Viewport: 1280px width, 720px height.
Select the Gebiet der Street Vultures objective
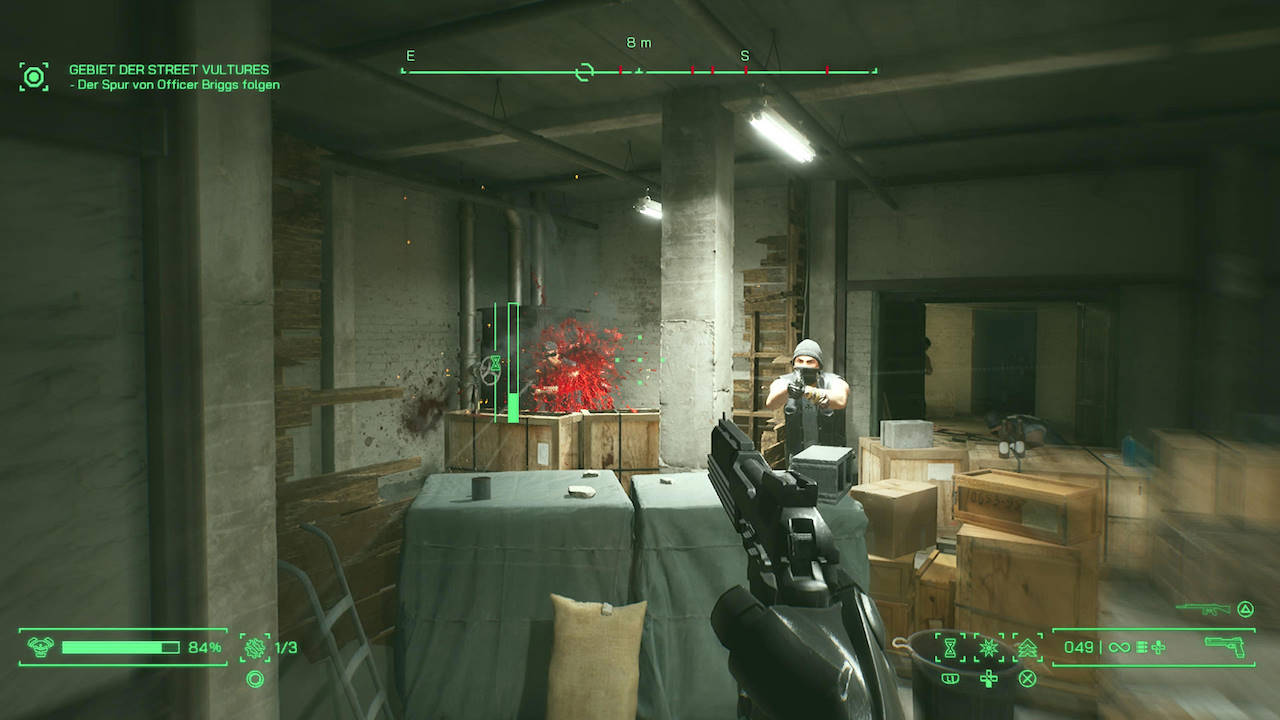pos(168,70)
